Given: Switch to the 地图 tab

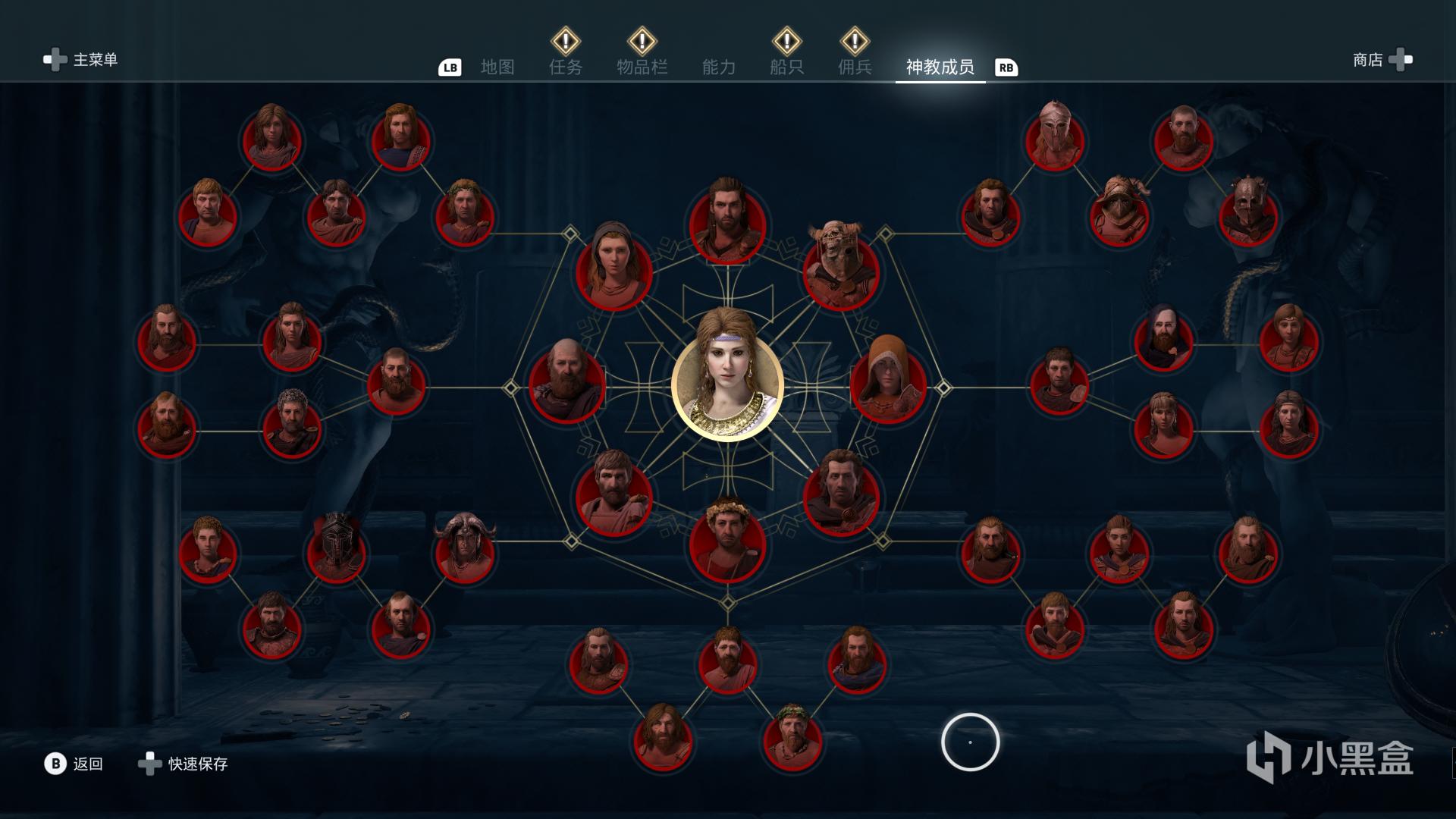Looking at the screenshot, I should click(x=497, y=67).
